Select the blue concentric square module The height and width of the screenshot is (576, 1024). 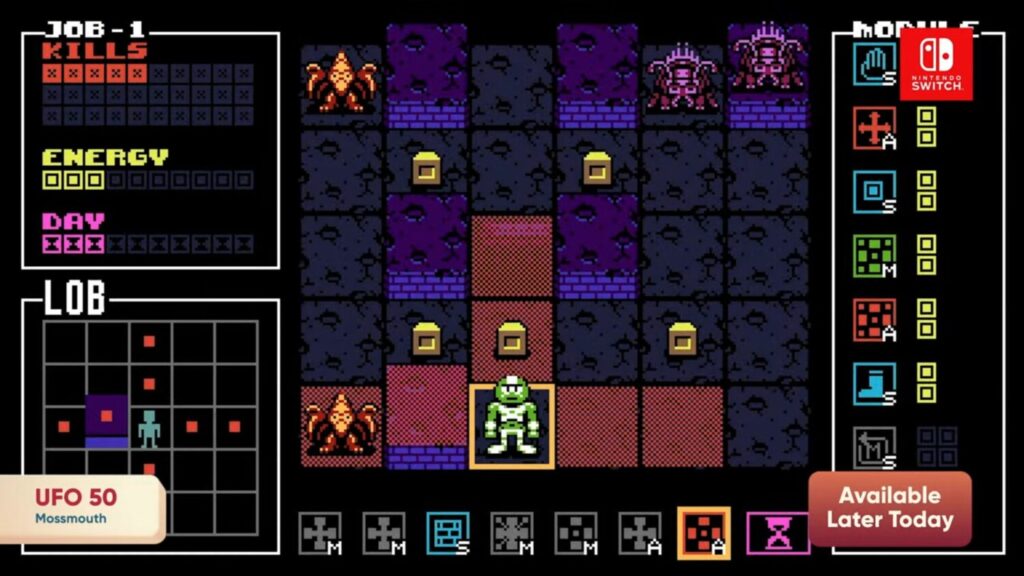(874, 191)
